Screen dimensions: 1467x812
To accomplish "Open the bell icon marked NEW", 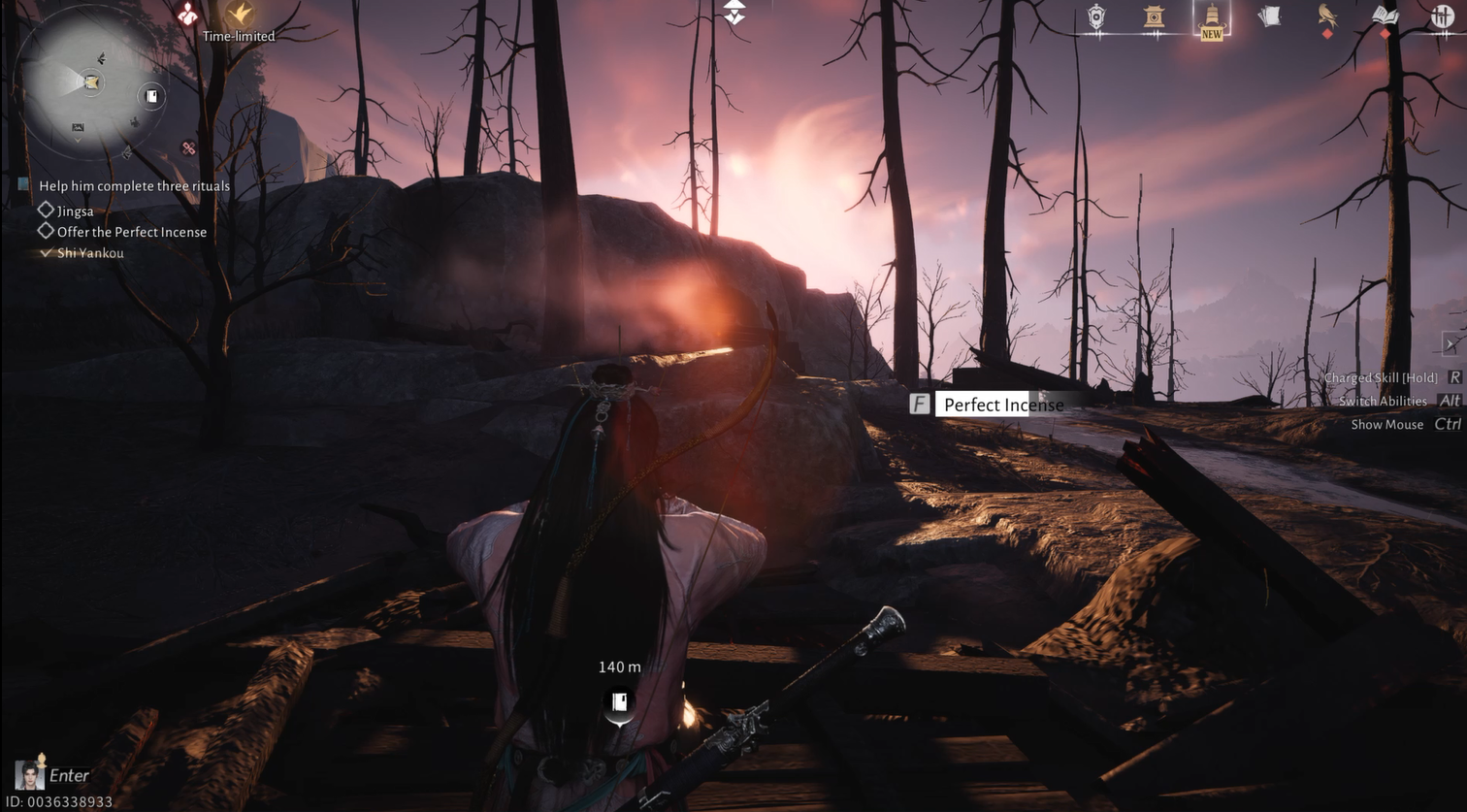I will [1211, 16].
